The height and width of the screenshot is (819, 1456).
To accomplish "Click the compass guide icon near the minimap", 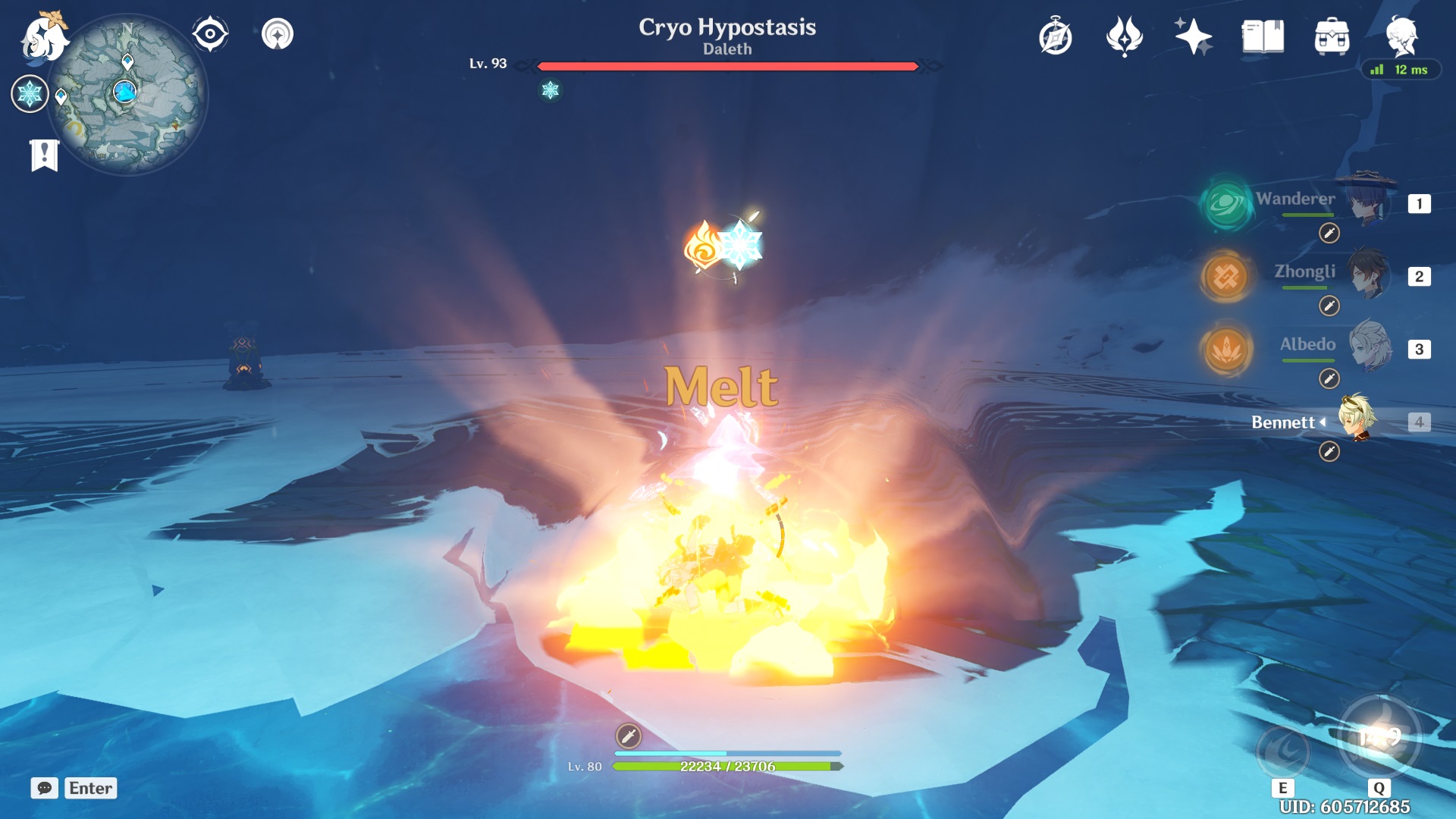I will coord(209,32).
